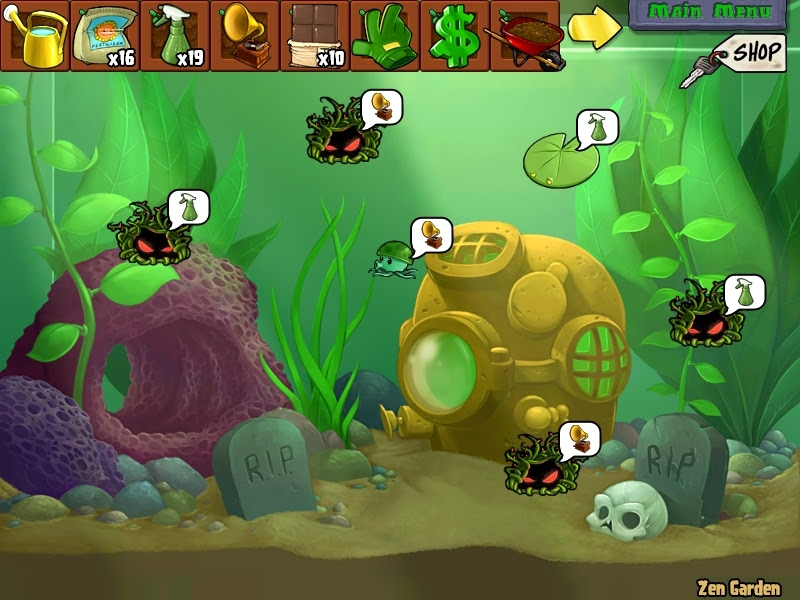Select the watering can tool
800x600 pixels.
coord(35,36)
